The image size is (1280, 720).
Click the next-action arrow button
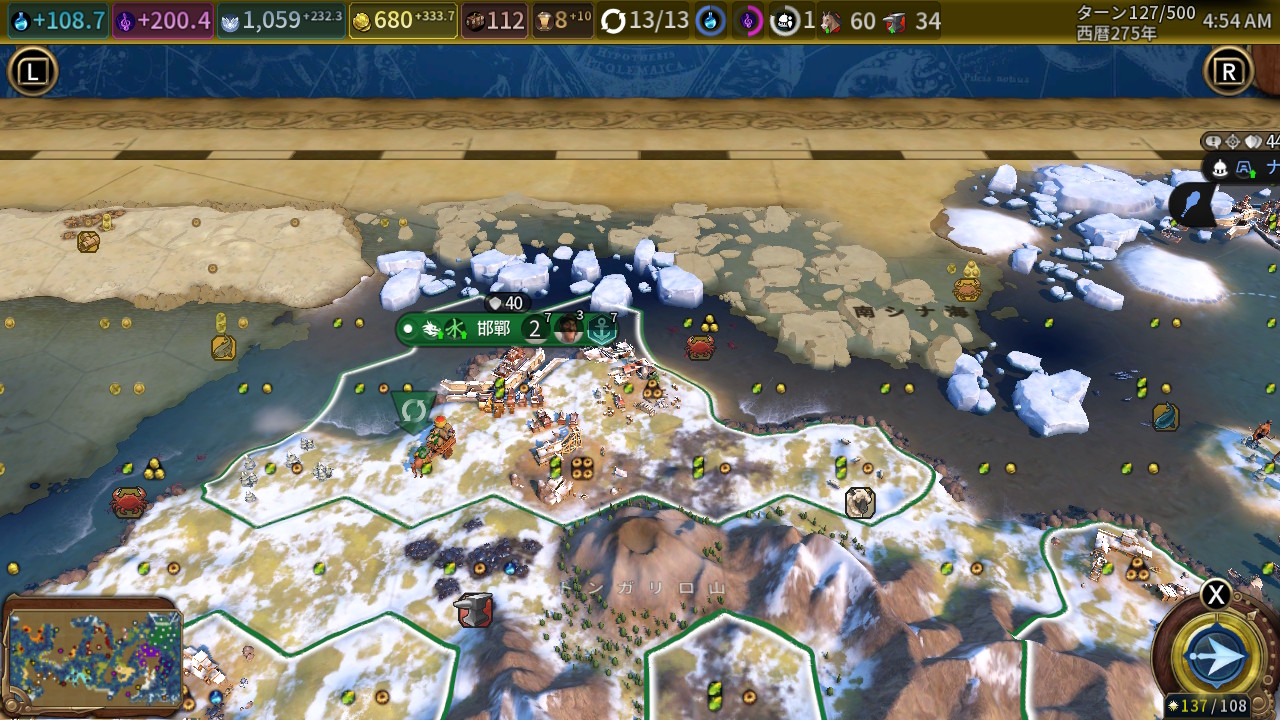point(1216,656)
